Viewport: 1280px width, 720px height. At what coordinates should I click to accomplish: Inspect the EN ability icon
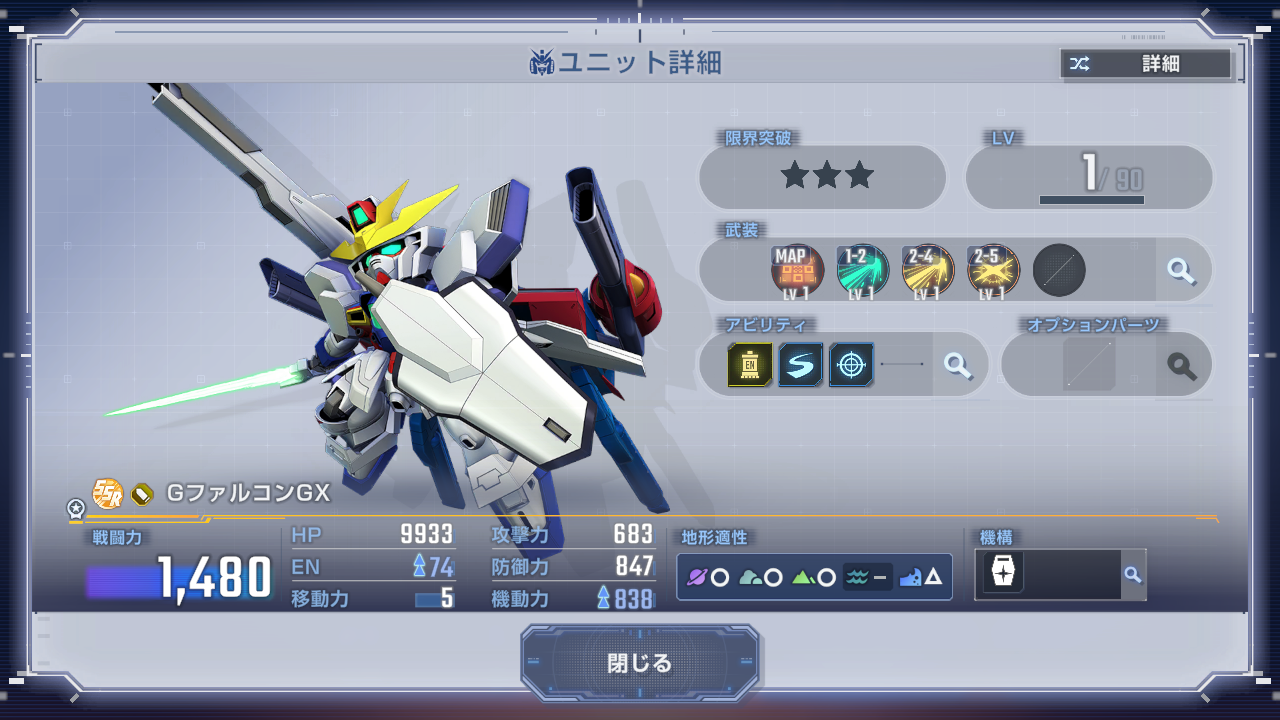(x=750, y=365)
